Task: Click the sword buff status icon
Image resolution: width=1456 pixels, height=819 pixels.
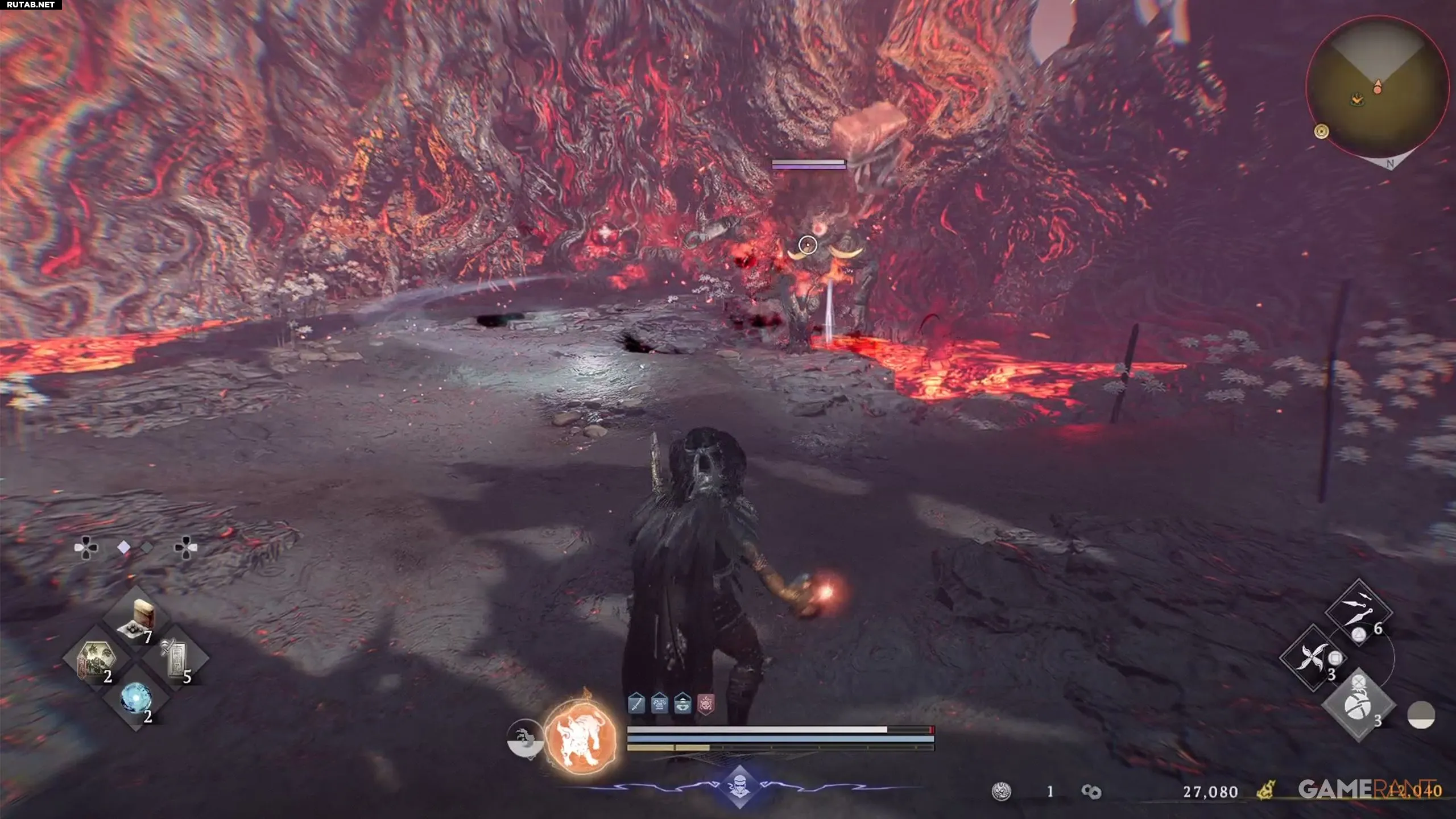Action: [x=636, y=704]
